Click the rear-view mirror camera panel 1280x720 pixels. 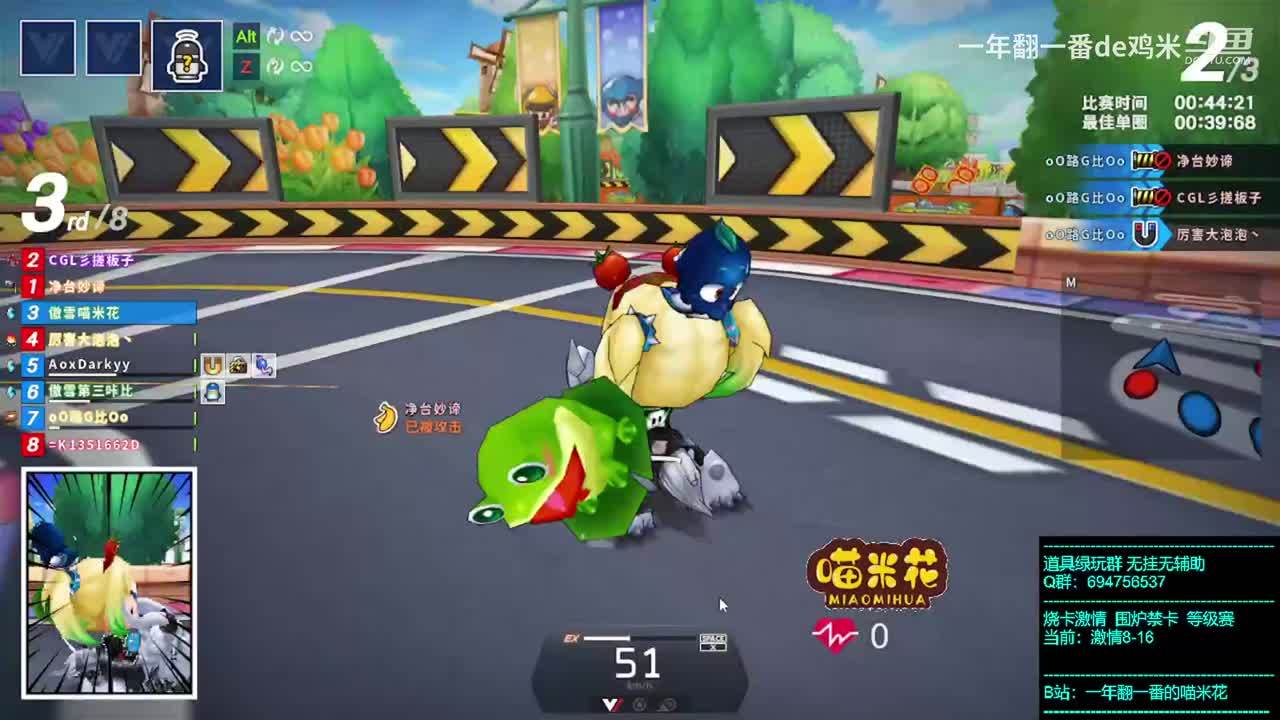click(109, 583)
